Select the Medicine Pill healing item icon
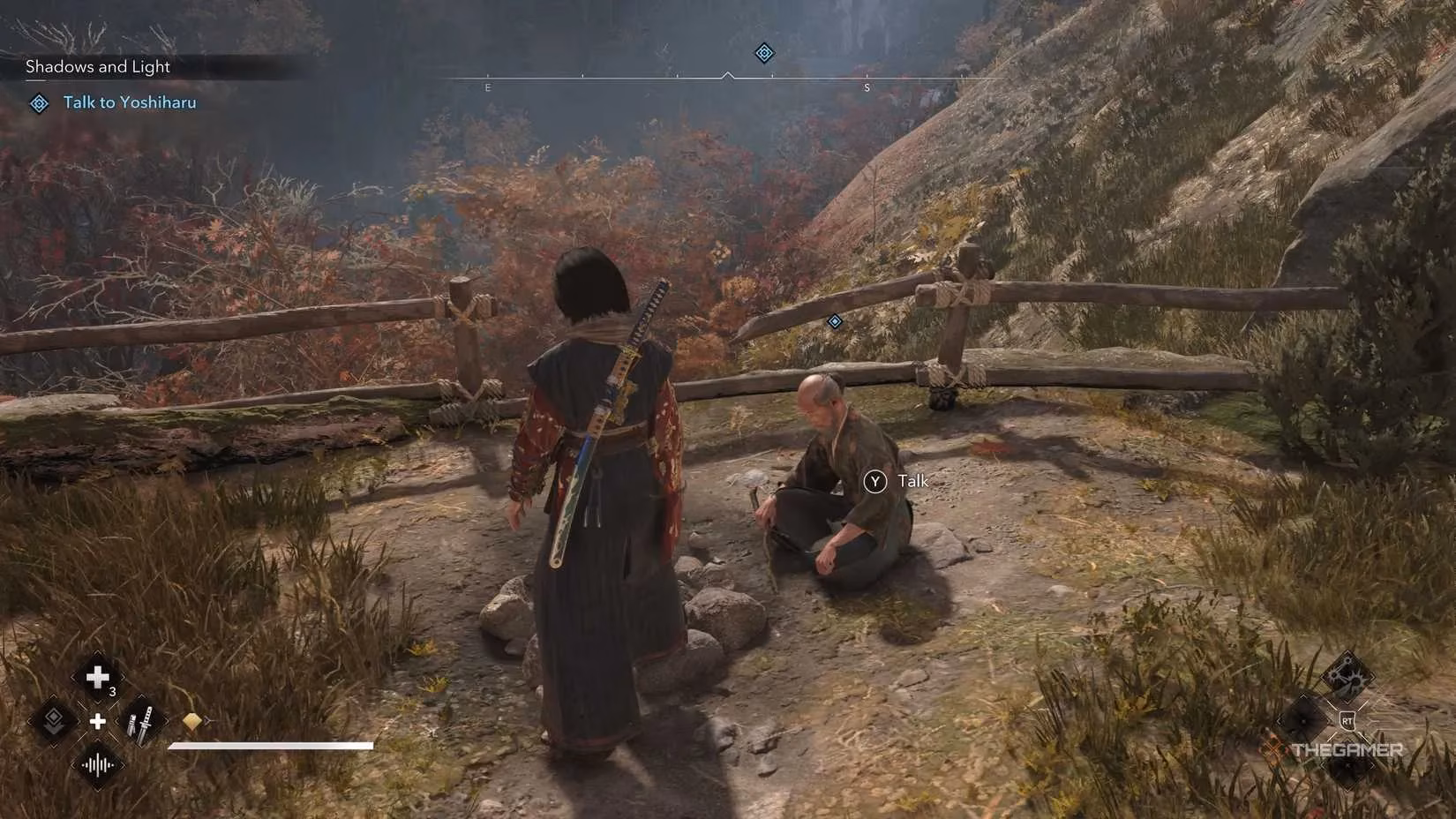This screenshot has height=819, width=1456. click(x=97, y=677)
